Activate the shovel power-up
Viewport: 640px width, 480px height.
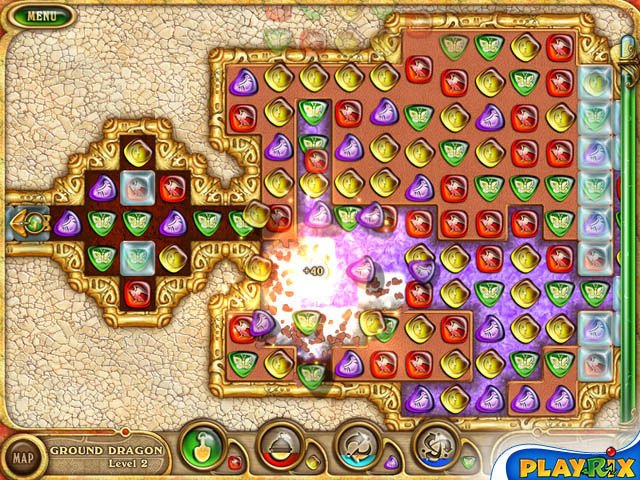pyautogui.click(x=204, y=445)
